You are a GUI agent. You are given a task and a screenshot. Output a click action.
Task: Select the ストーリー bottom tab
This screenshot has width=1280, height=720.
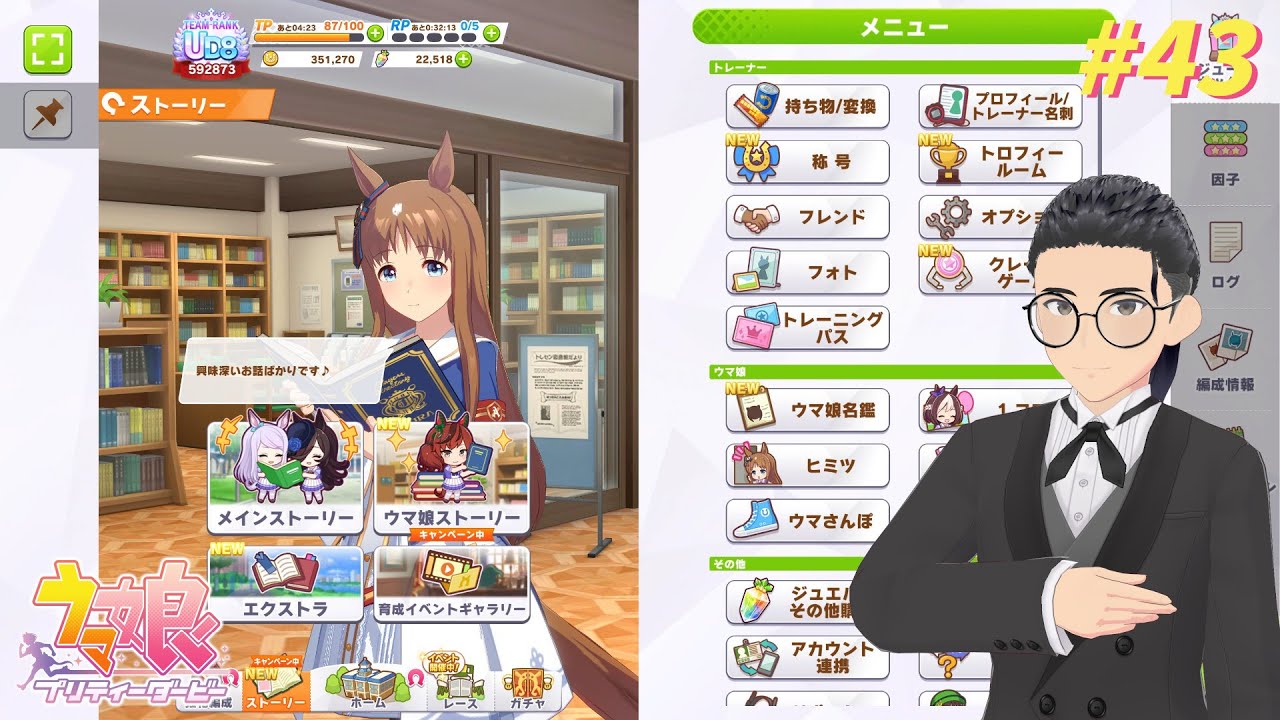[x=275, y=689]
